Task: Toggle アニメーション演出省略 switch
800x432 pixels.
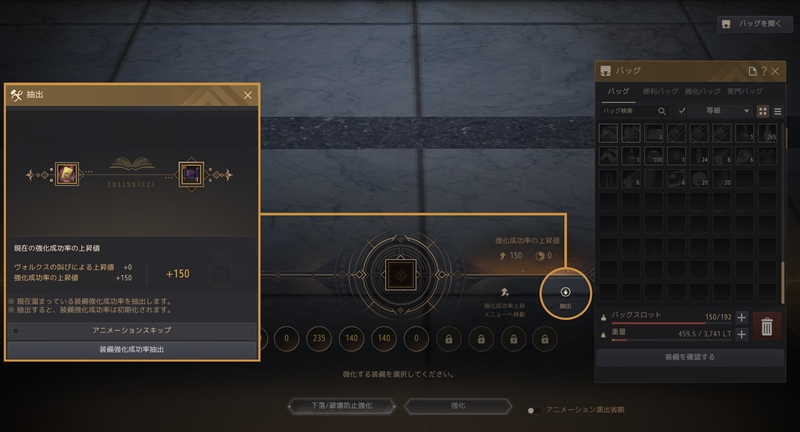Action: click(x=536, y=410)
